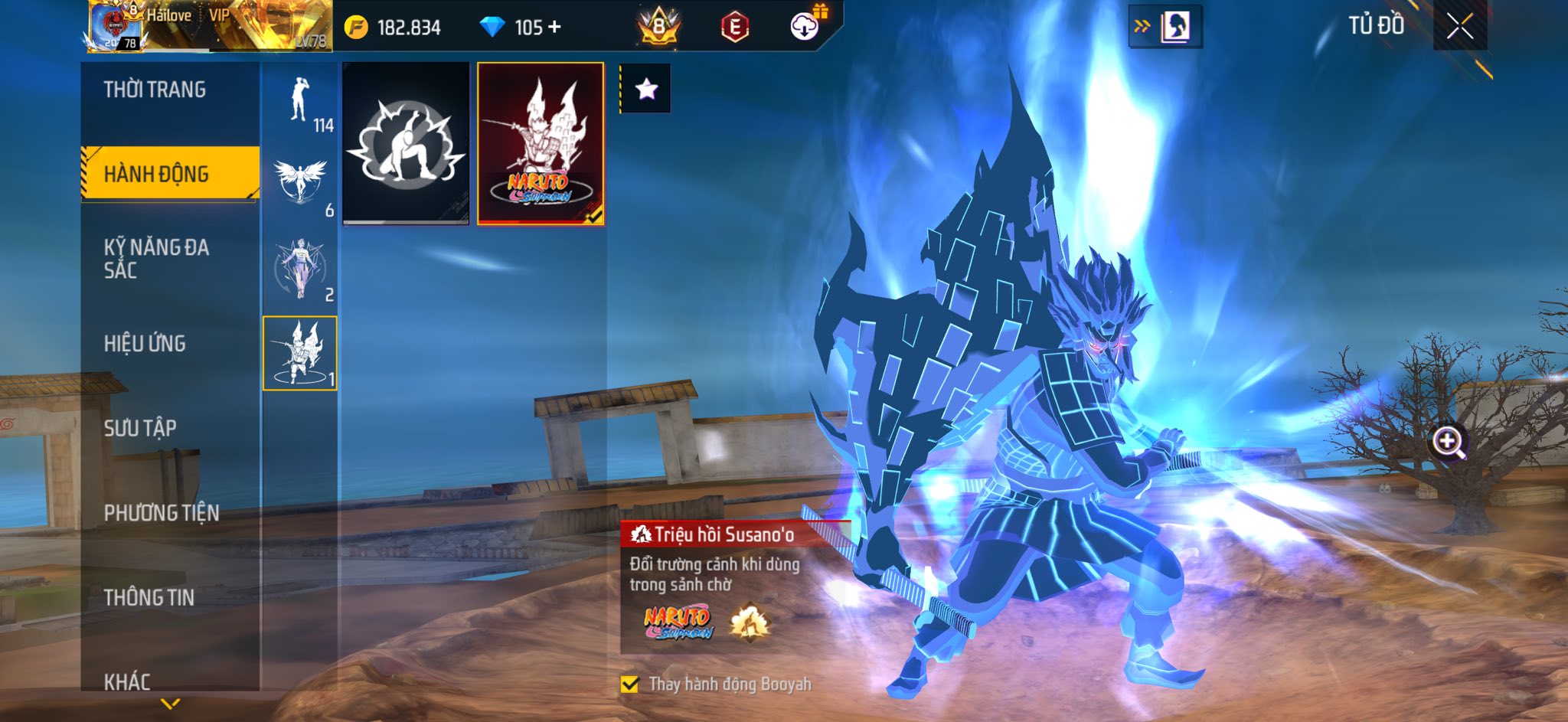Show the Thông Tin section
Viewport: 1568px width, 722px height.
(x=149, y=597)
